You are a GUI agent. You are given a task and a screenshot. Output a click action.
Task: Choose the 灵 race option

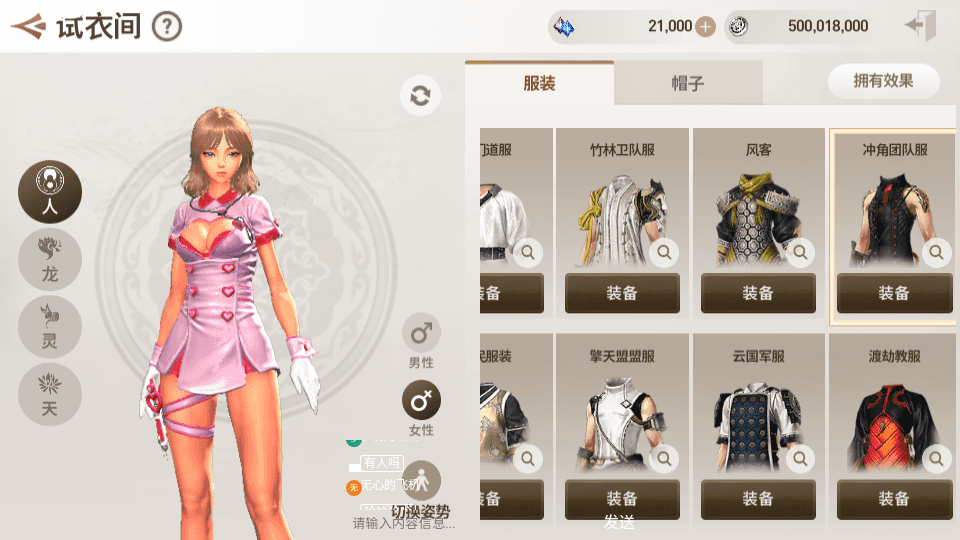49,326
